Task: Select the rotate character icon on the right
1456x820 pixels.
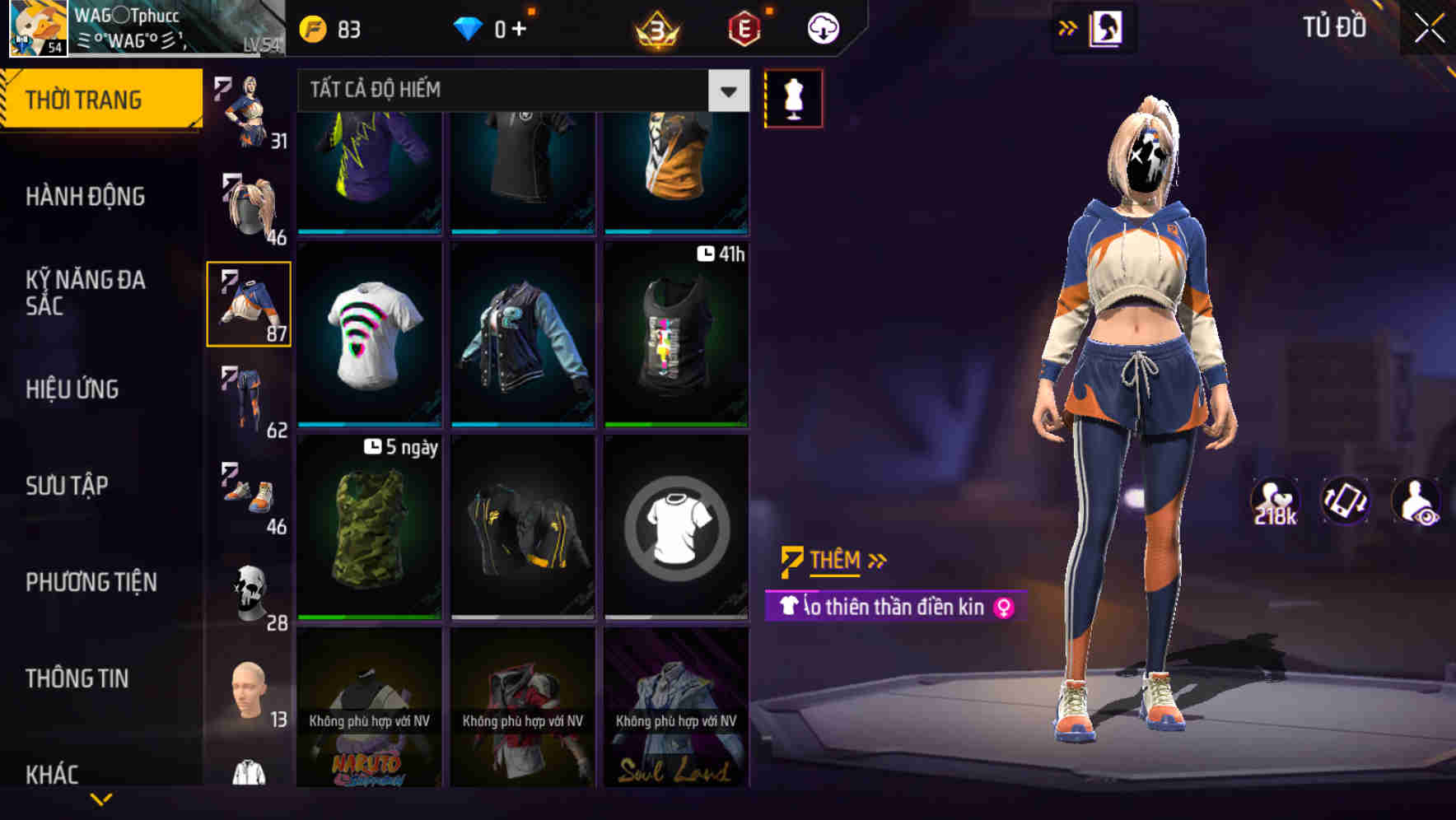Action: 1346,501
